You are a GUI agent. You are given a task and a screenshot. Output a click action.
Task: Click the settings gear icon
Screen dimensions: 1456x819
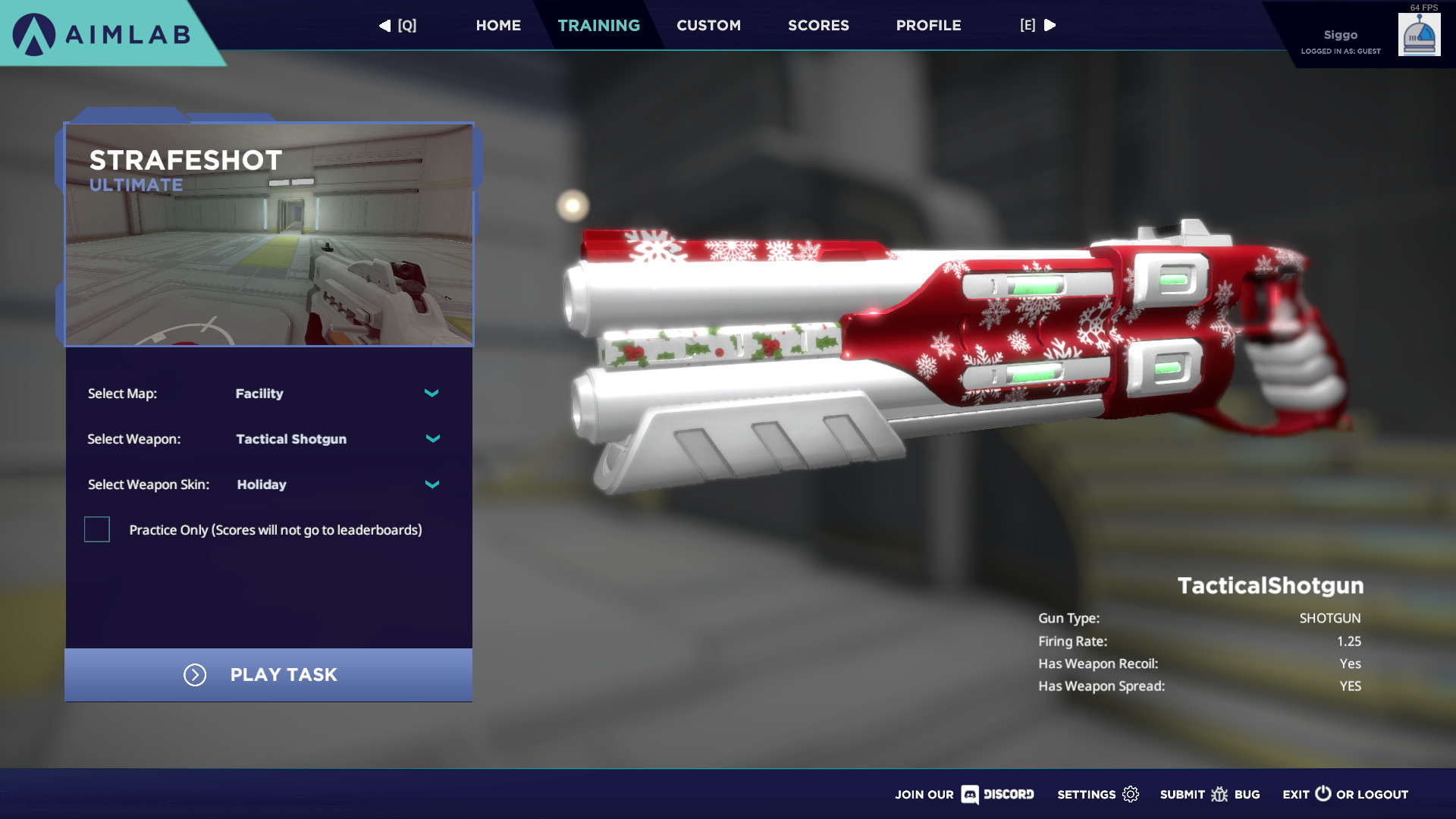click(1131, 794)
